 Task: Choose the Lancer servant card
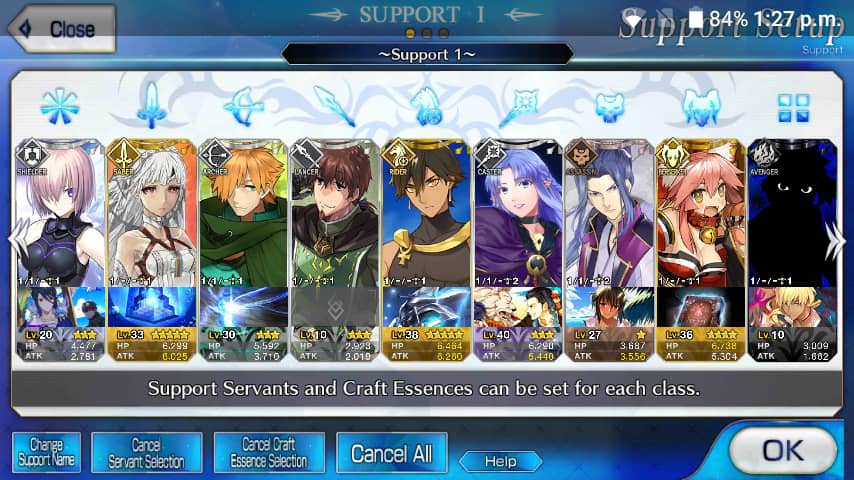point(335,215)
